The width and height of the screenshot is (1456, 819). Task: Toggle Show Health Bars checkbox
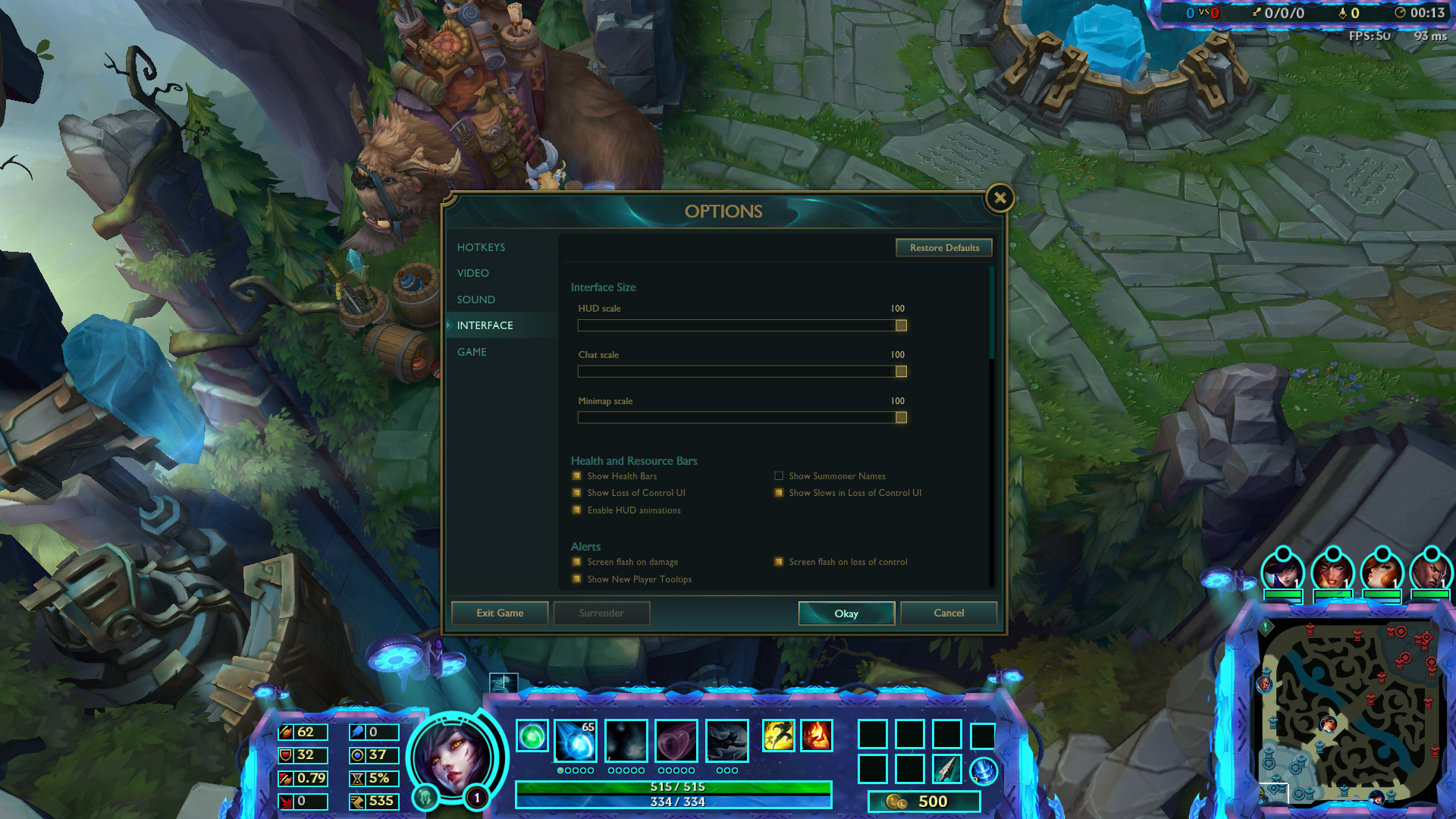click(x=577, y=476)
